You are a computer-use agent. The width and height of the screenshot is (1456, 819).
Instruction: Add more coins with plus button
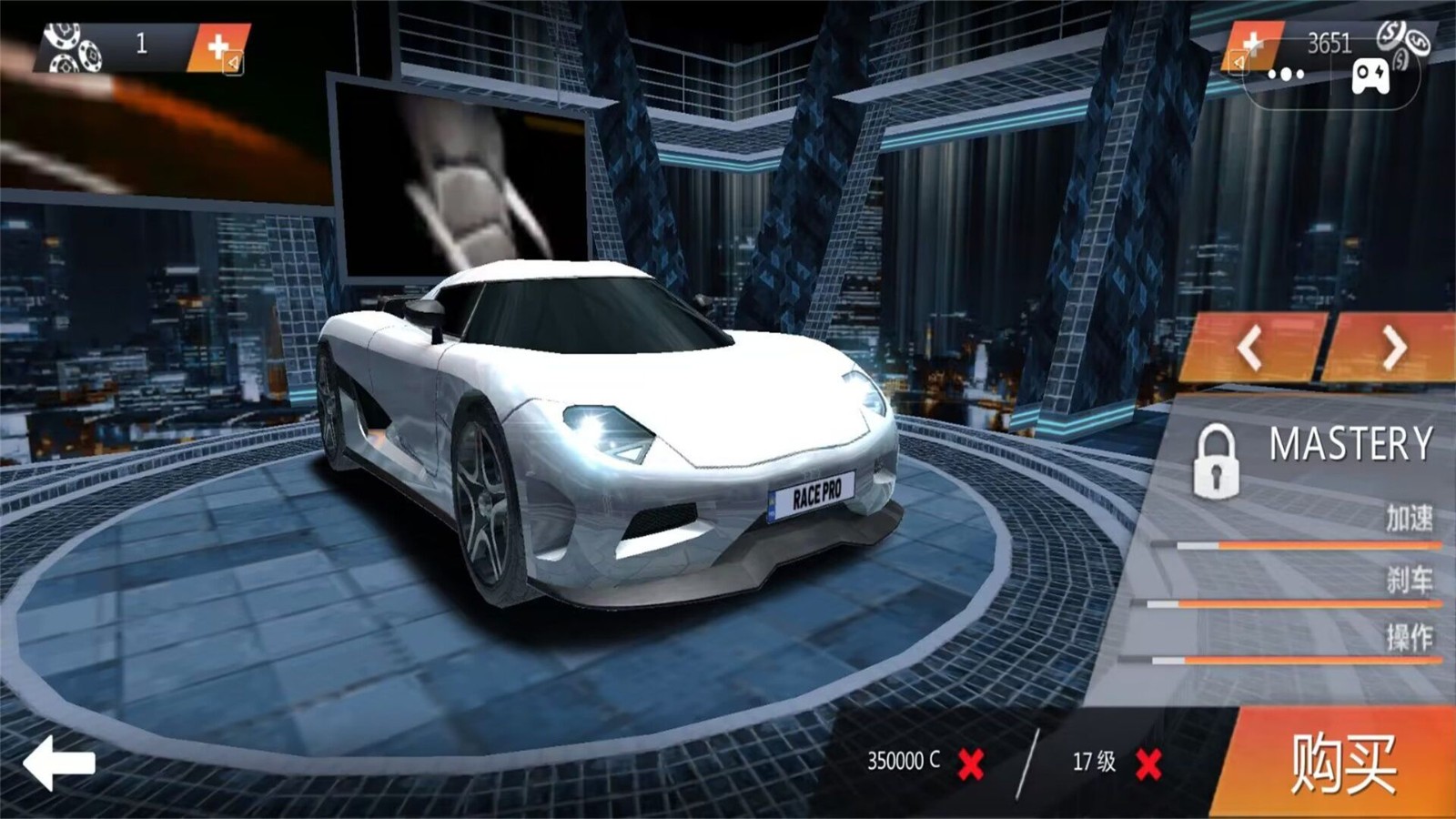(1254, 45)
